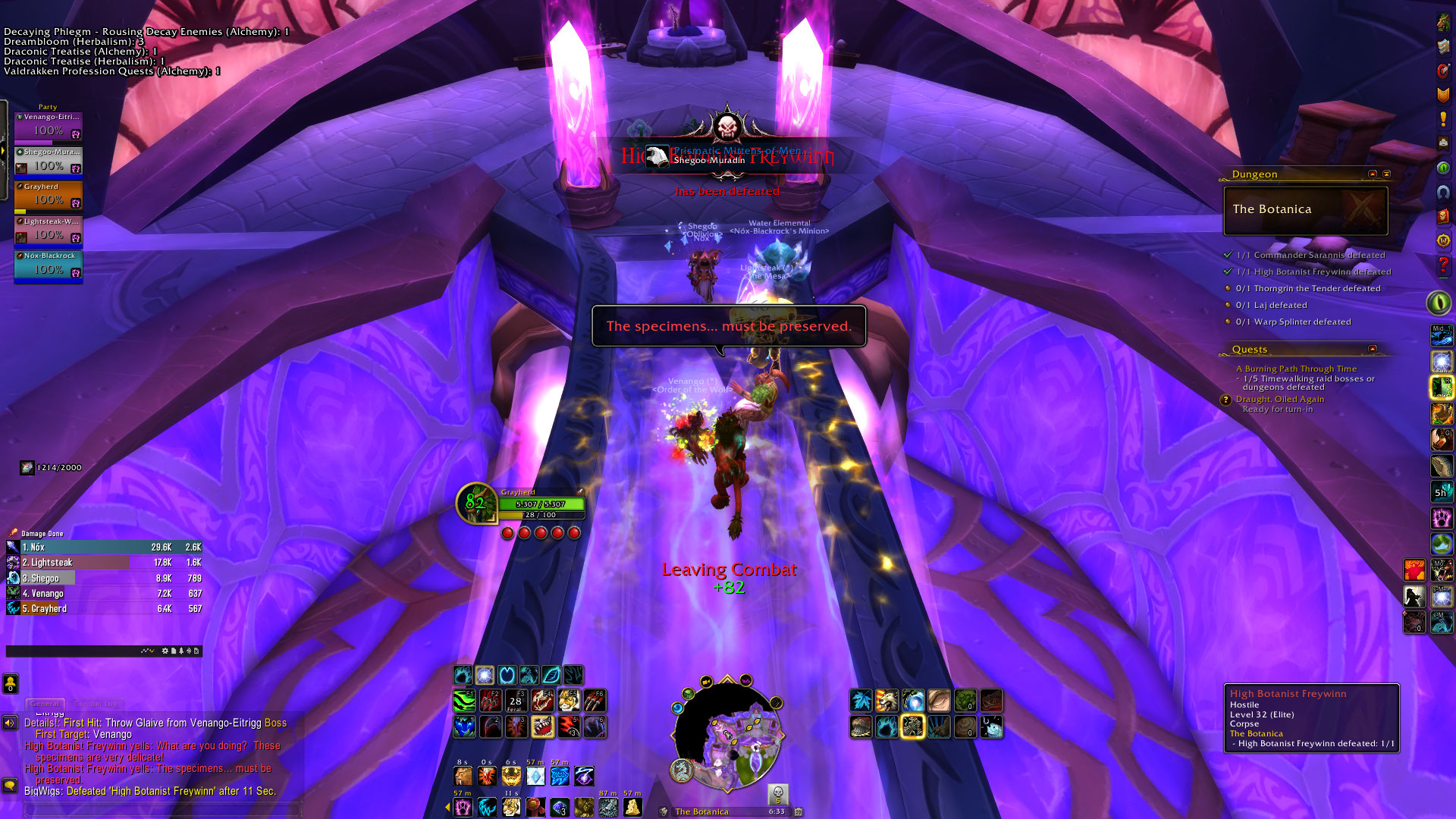Cast the blue maple leaf spell
The width and height of the screenshot is (1456, 819).
pyautogui.click(x=861, y=701)
